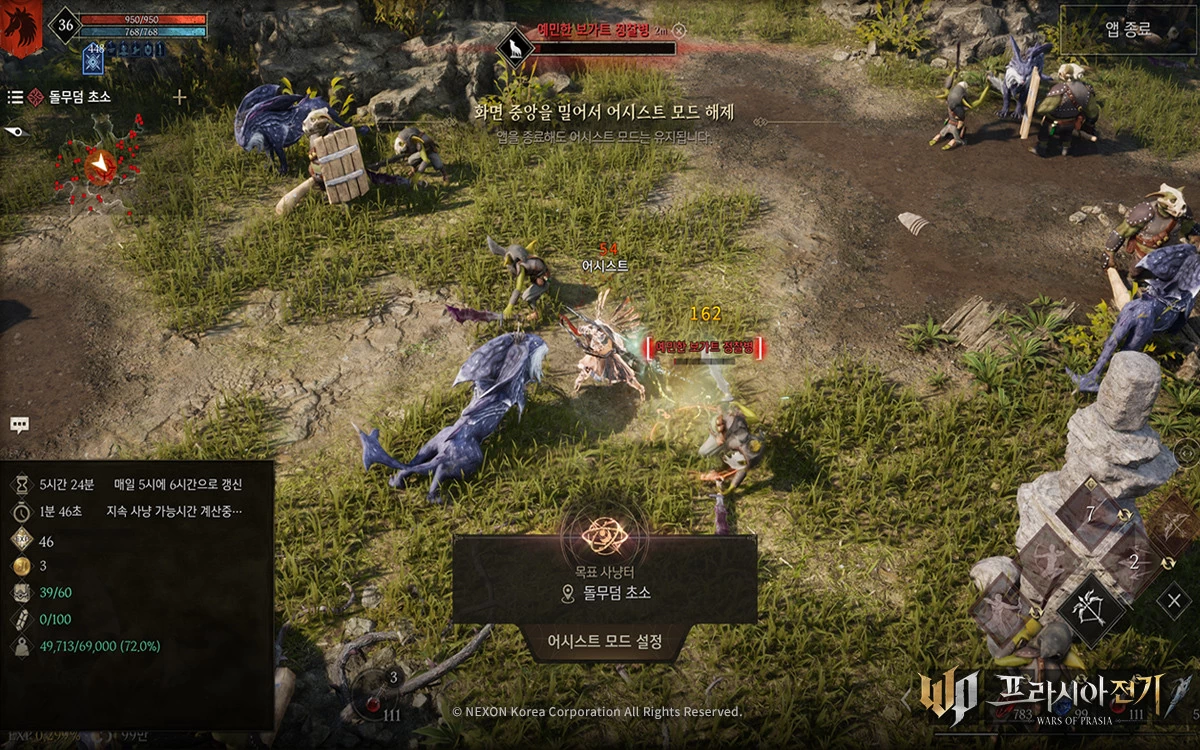Open the minimap with red enemy dots
Viewport: 1200px width, 750px height.
pos(100,165)
